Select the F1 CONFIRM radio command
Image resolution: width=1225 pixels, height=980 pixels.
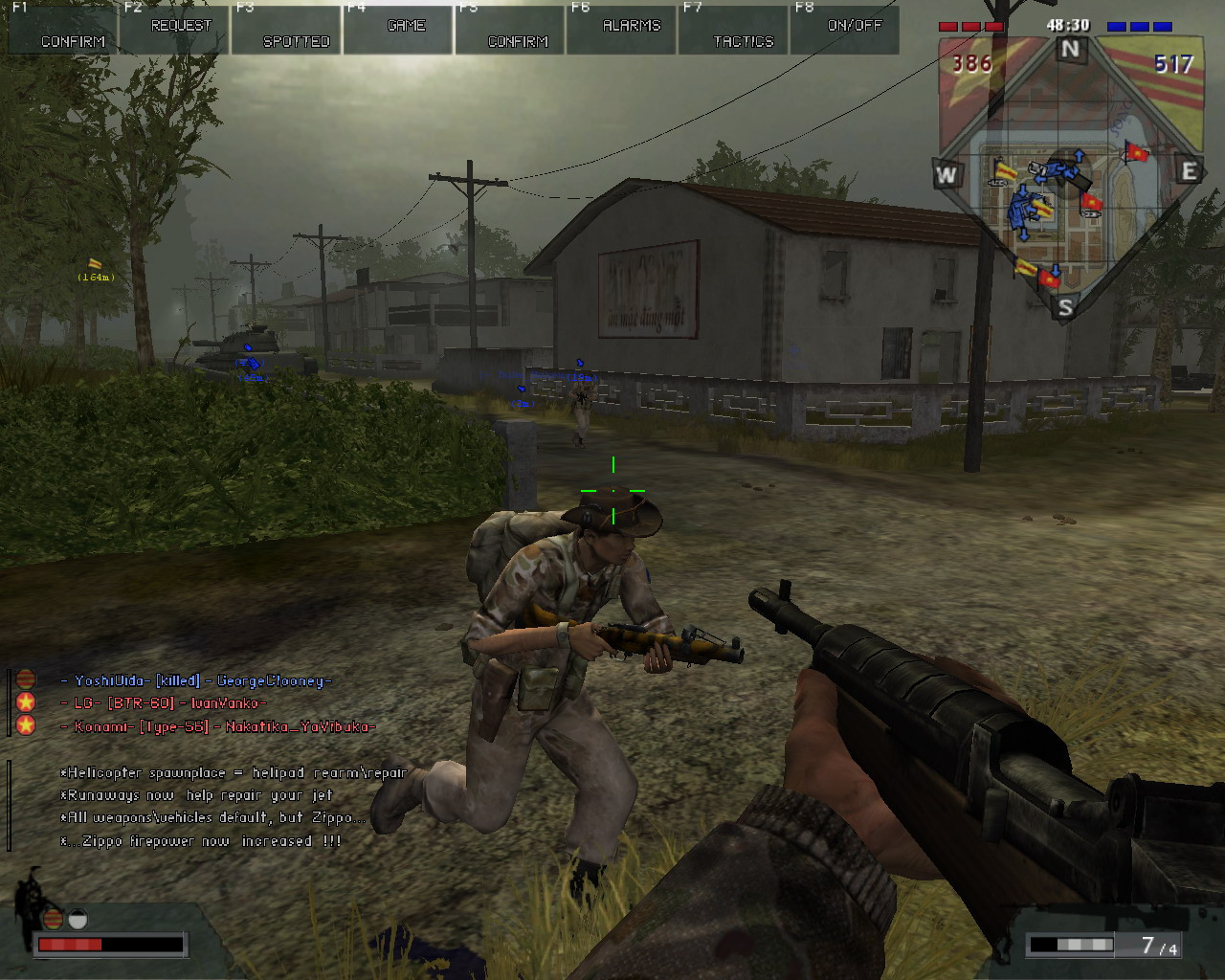point(61,30)
